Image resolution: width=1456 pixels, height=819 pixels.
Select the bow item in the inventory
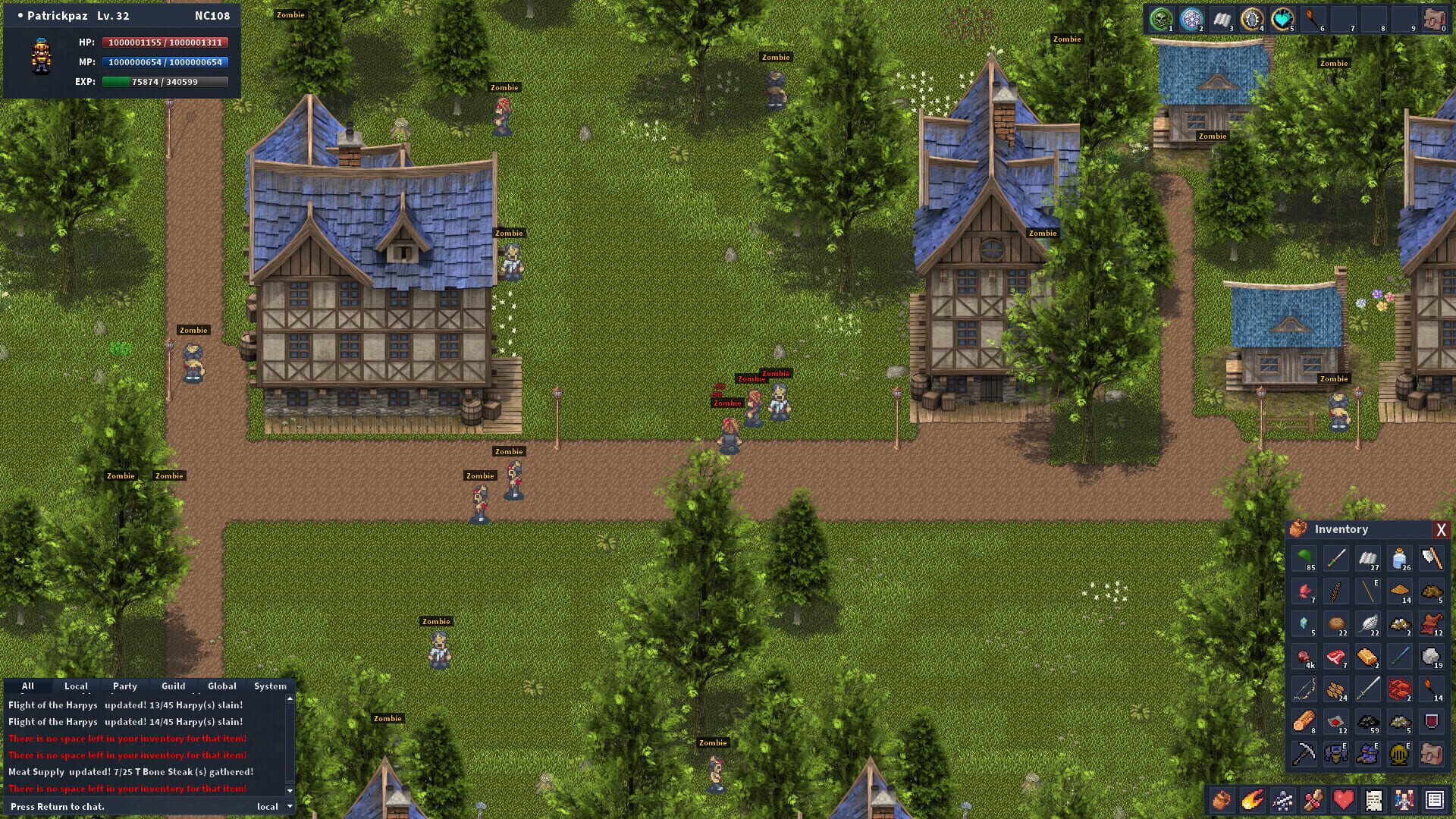point(1303,689)
